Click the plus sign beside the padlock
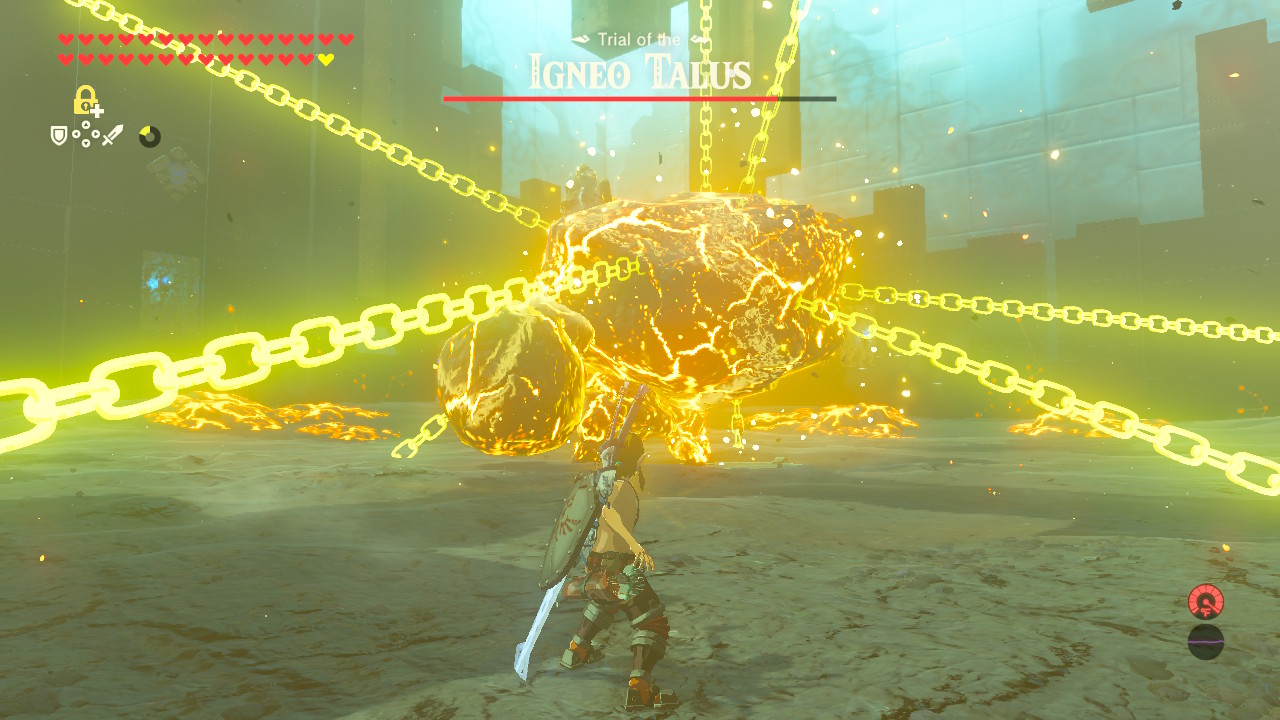Viewport: 1280px width, 720px height. 98,110
